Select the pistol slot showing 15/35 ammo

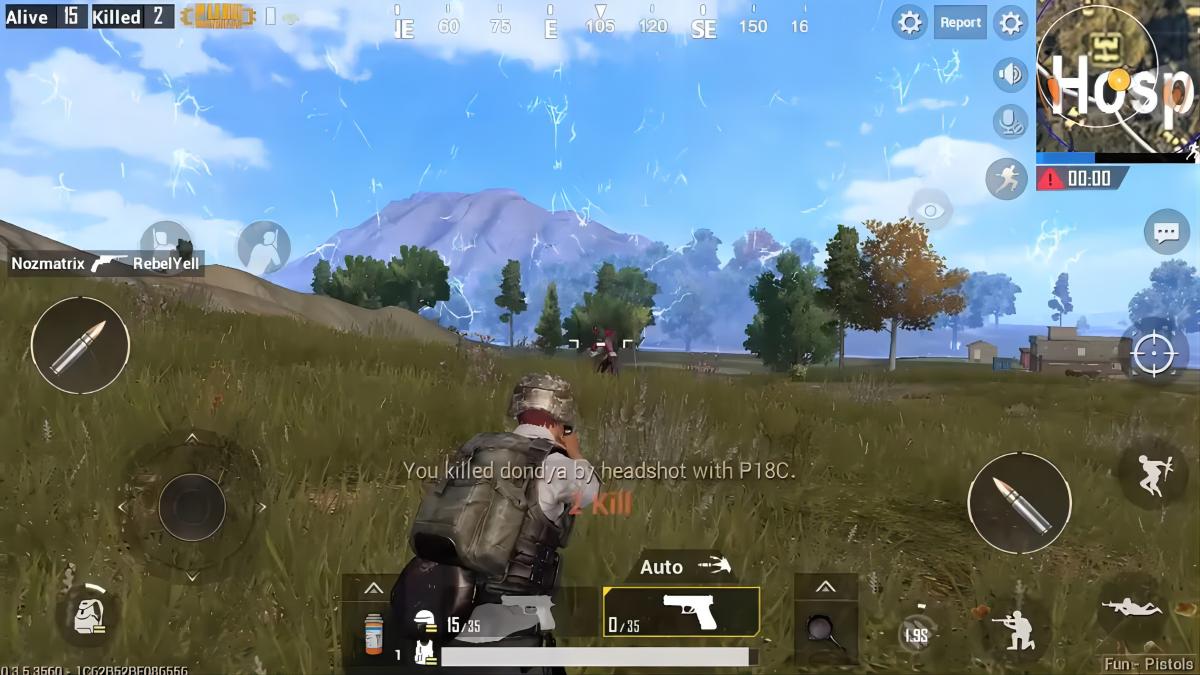click(x=500, y=612)
